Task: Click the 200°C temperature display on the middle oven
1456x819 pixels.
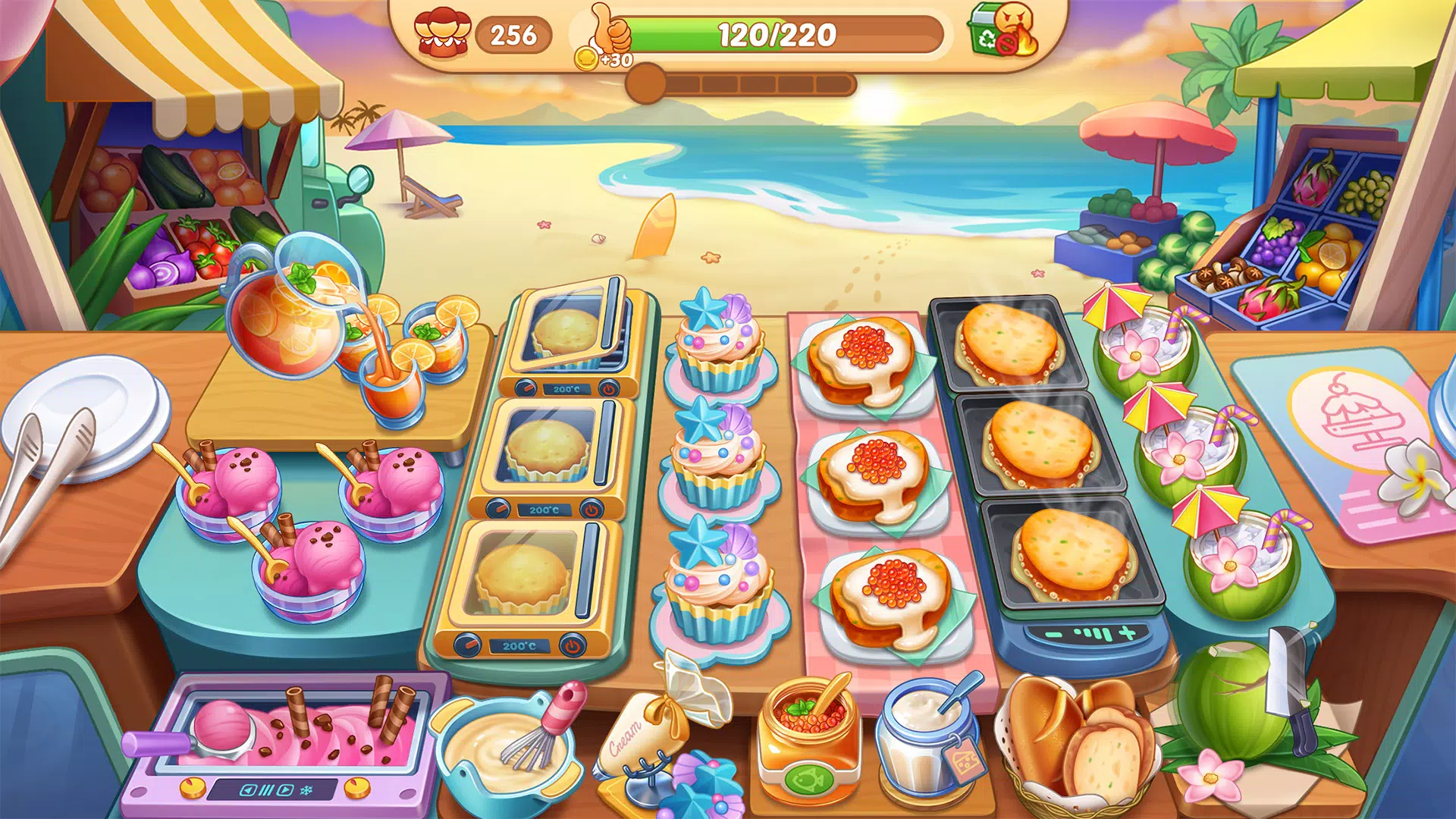Action: [x=545, y=509]
